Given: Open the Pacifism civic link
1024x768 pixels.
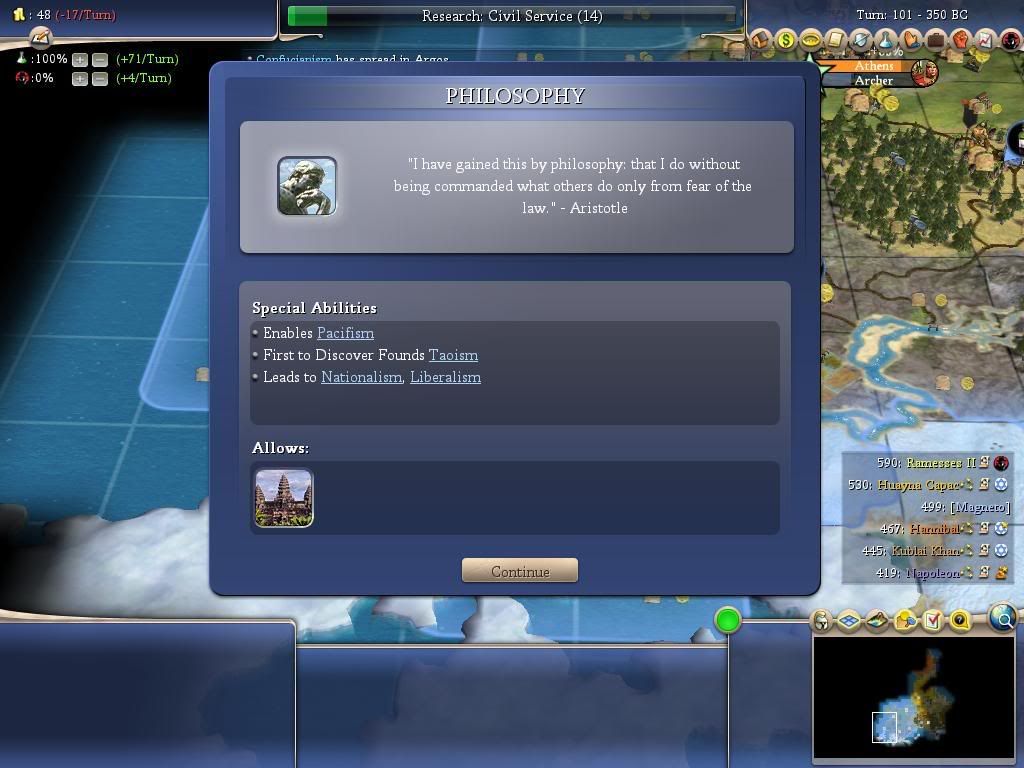Looking at the screenshot, I should (x=345, y=333).
